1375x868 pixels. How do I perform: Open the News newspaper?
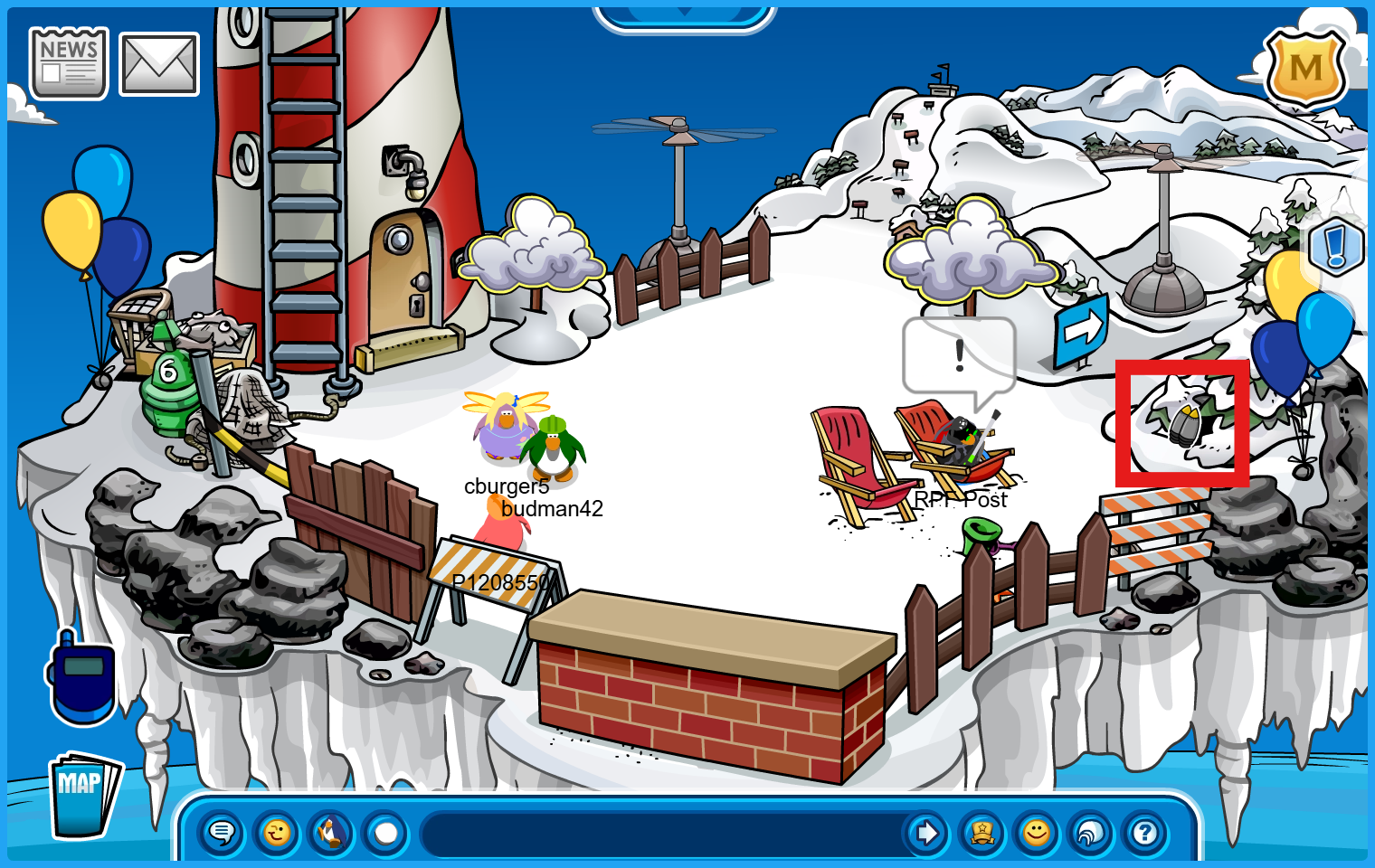click(x=69, y=63)
